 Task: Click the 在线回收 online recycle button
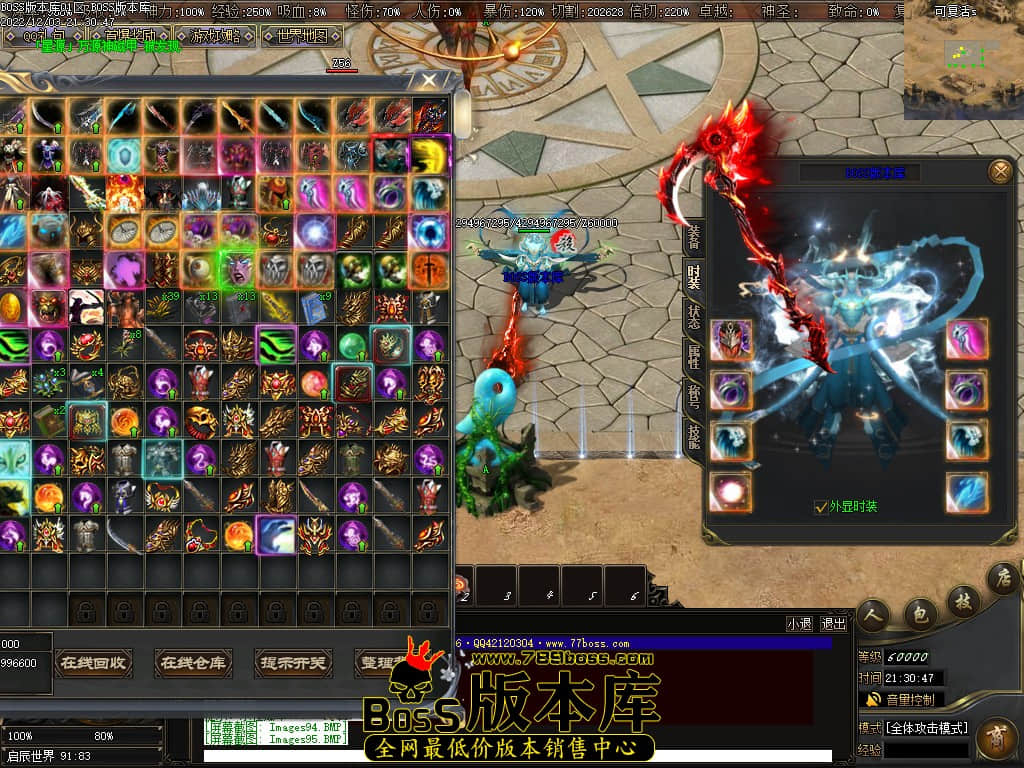click(93, 662)
